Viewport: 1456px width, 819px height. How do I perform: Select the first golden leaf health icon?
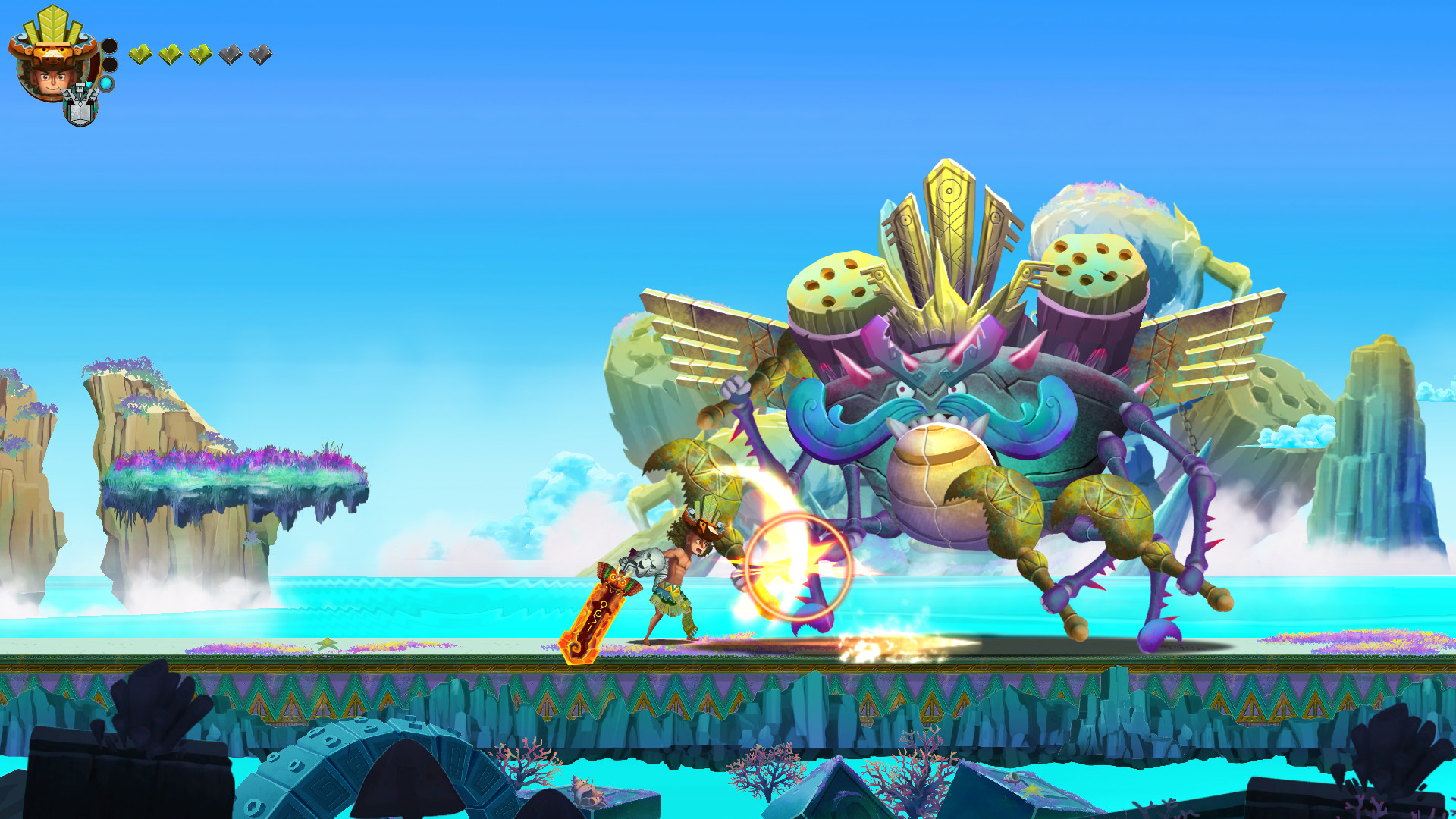pos(140,56)
